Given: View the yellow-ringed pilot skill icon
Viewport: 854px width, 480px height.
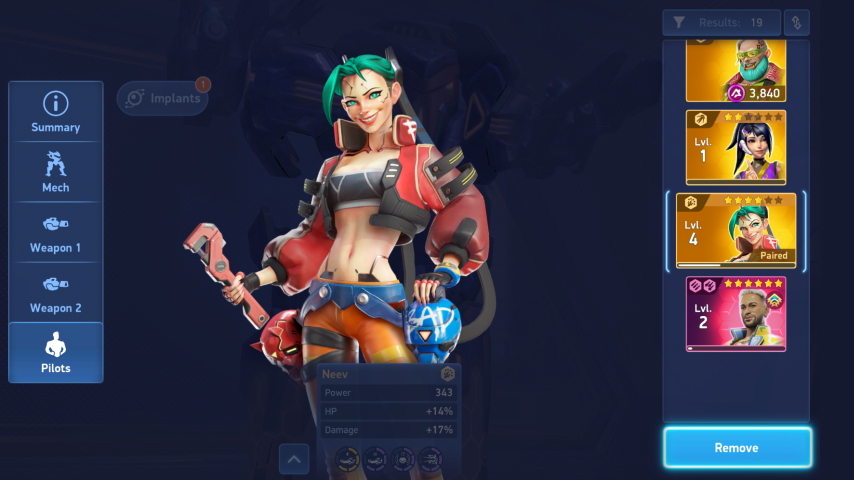Looking at the screenshot, I should click(x=346, y=459).
